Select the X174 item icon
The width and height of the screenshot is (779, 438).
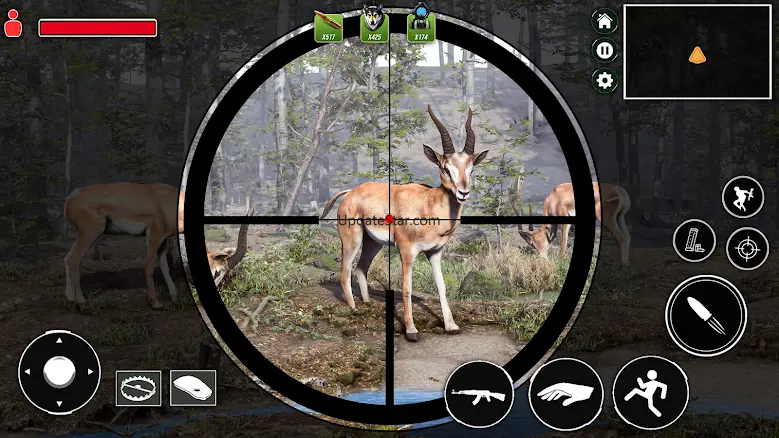[x=421, y=26]
